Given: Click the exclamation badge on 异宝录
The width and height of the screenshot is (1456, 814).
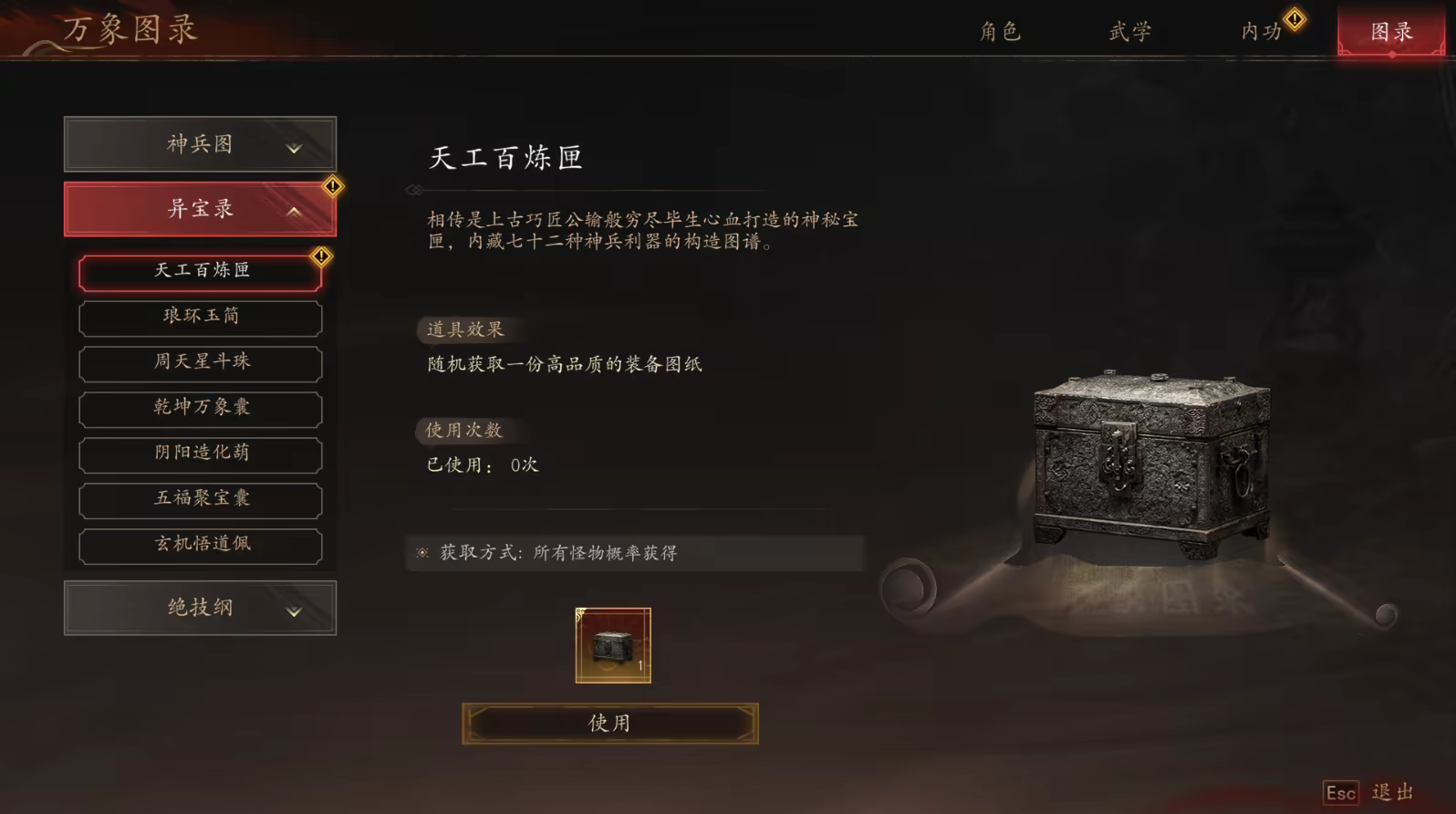Looking at the screenshot, I should pos(333,185).
